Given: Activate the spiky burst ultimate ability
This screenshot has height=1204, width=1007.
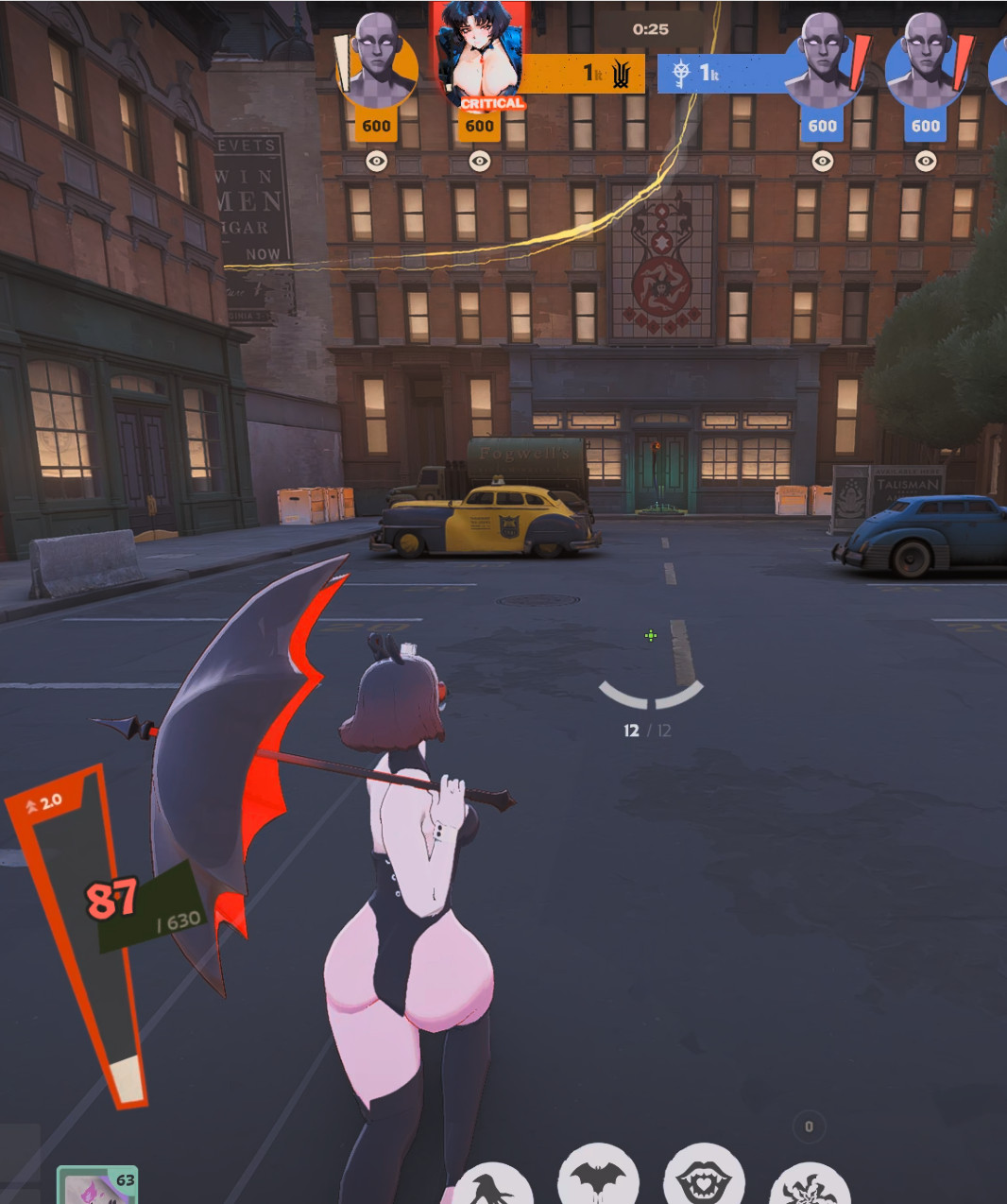Looking at the screenshot, I should click(x=810, y=1187).
